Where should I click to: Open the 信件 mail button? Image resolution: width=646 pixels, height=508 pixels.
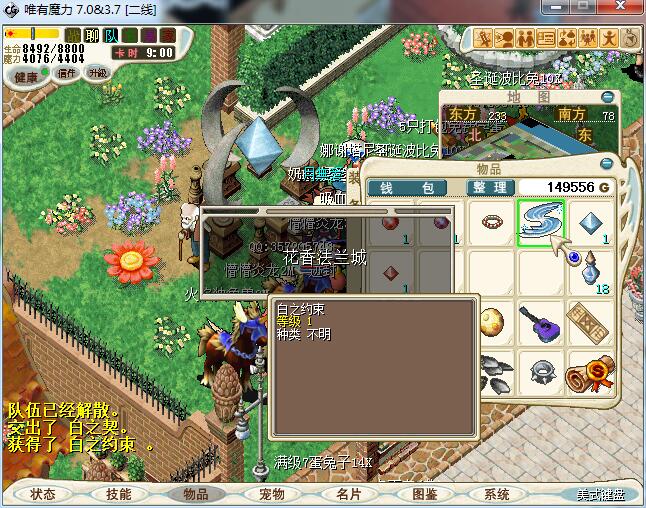(67, 73)
